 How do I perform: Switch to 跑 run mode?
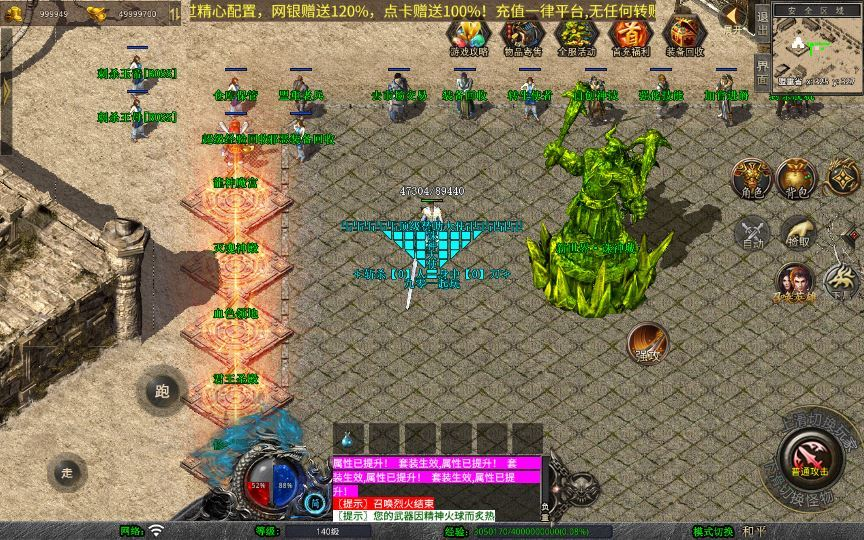(162, 391)
